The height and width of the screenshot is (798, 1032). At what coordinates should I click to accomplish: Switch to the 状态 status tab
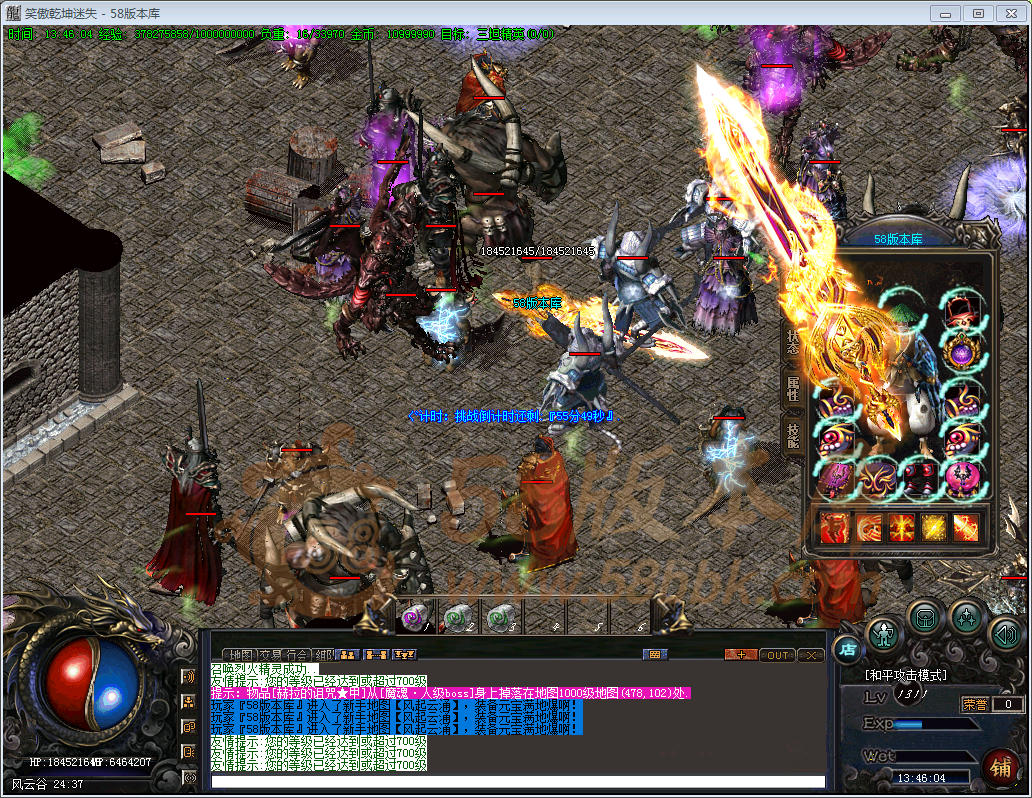click(x=792, y=342)
